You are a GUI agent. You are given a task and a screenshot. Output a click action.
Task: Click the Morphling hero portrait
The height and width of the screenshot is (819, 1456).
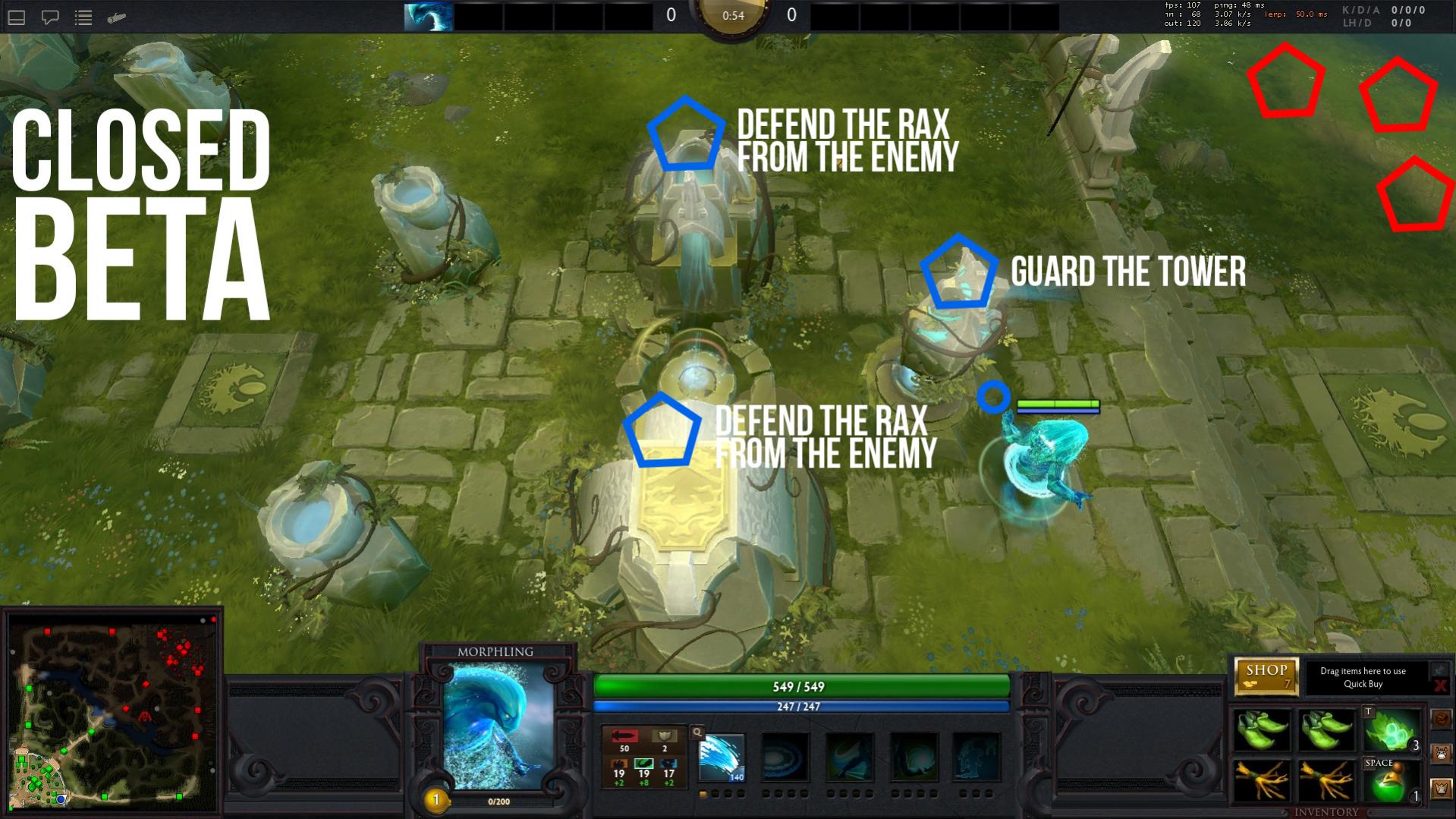coord(498,725)
